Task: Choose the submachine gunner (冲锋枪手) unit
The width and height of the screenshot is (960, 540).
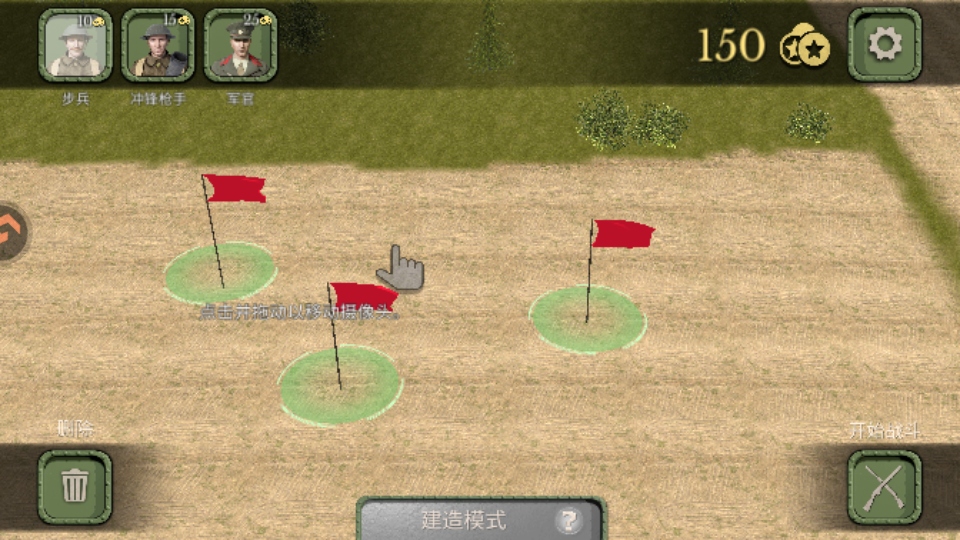Action: (158, 46)
